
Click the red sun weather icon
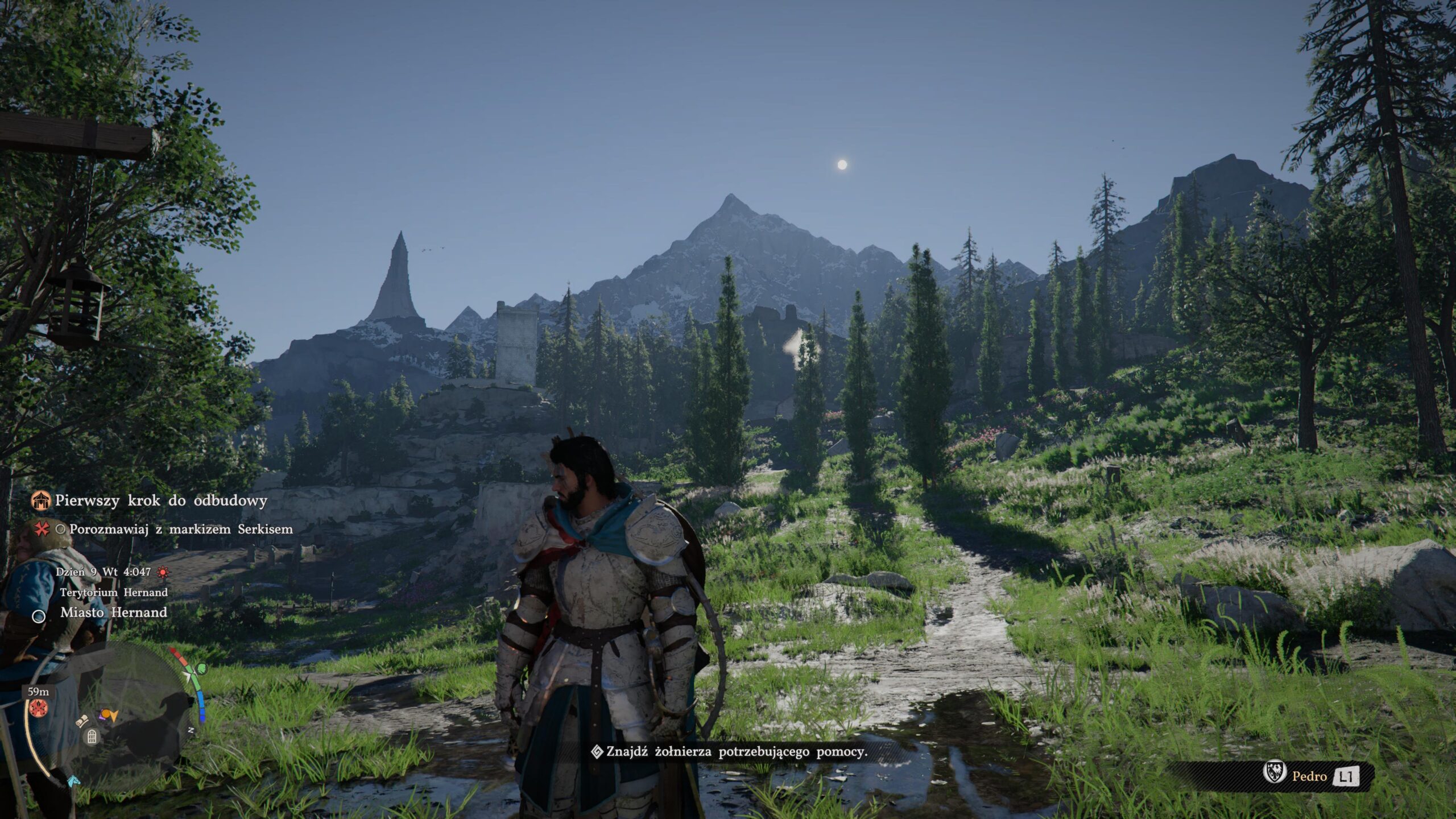[163, 572]
